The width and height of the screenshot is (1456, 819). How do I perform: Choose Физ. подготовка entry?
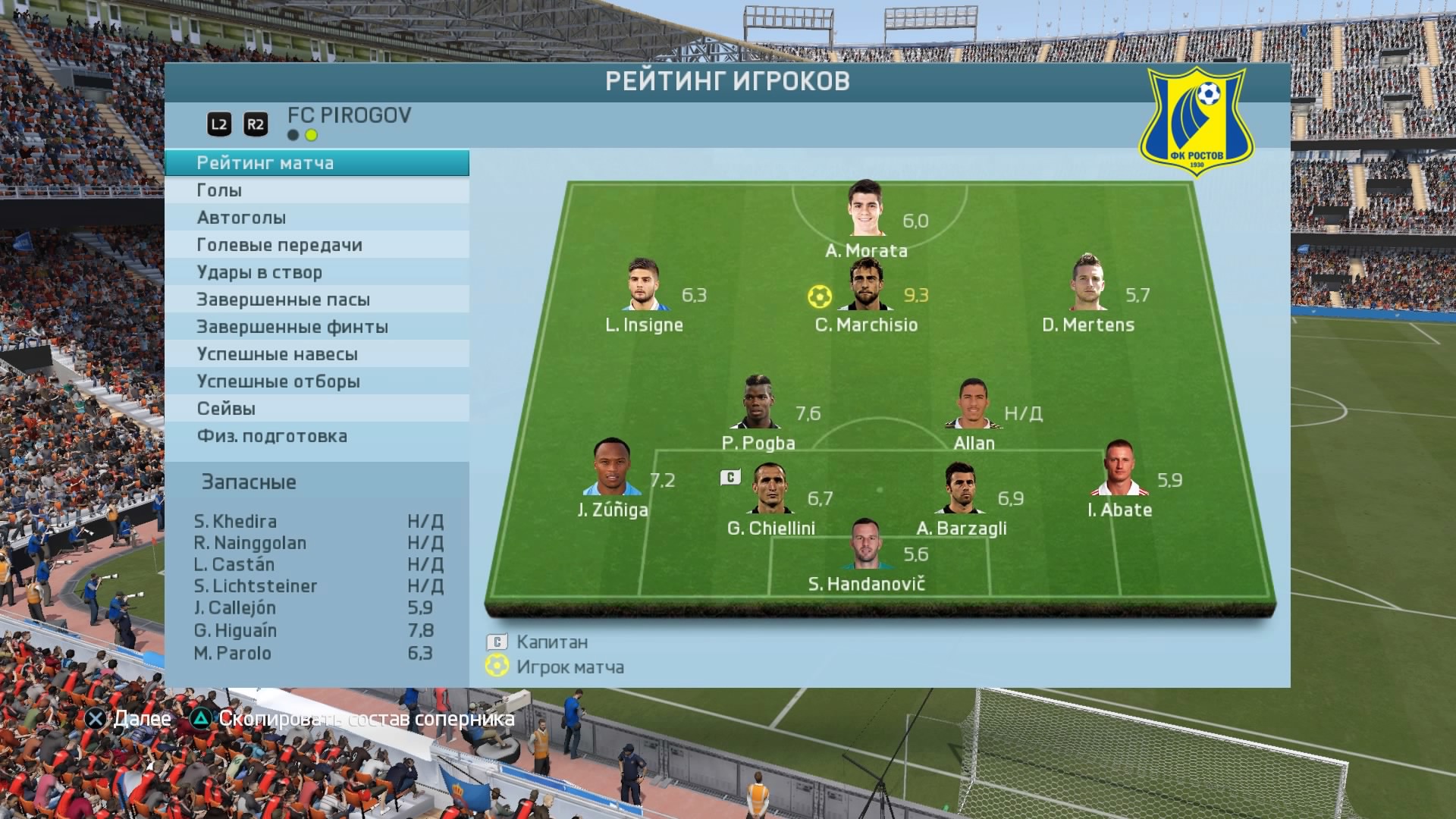click(x=316, y=436)
